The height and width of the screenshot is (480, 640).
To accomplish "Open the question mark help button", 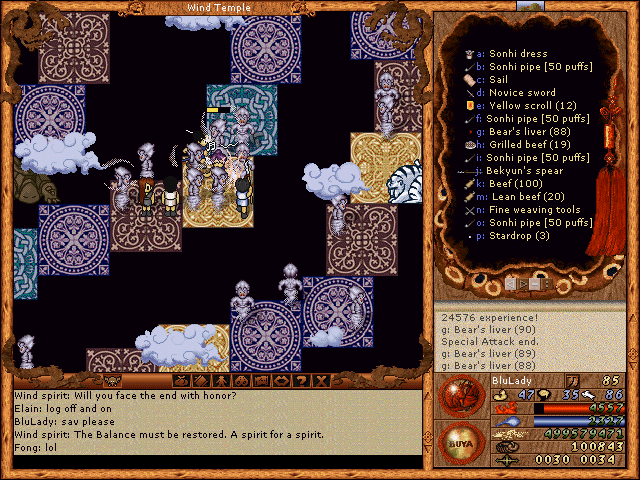I will pos(301,381).
